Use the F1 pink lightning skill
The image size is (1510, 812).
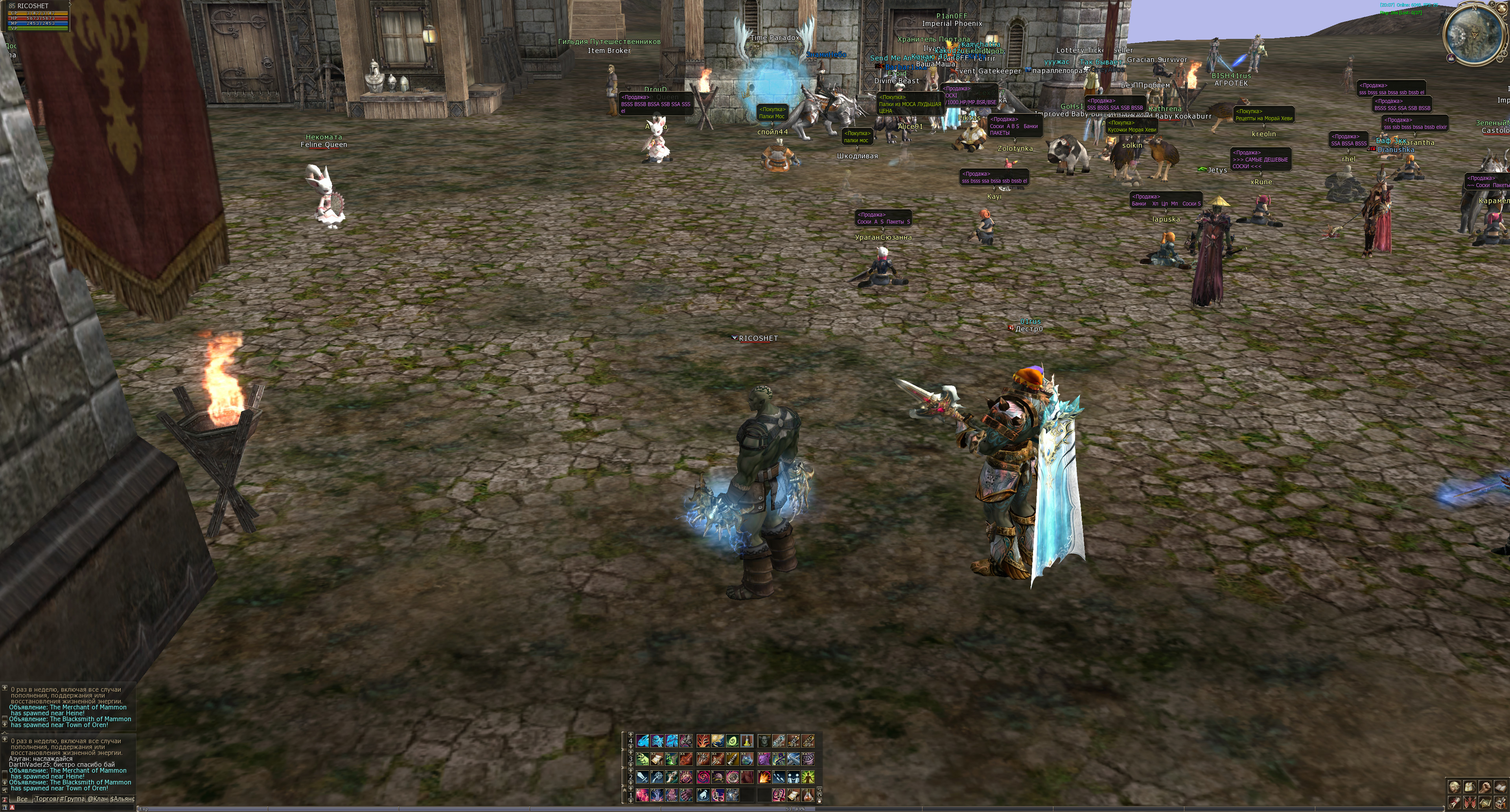point(643,795)
